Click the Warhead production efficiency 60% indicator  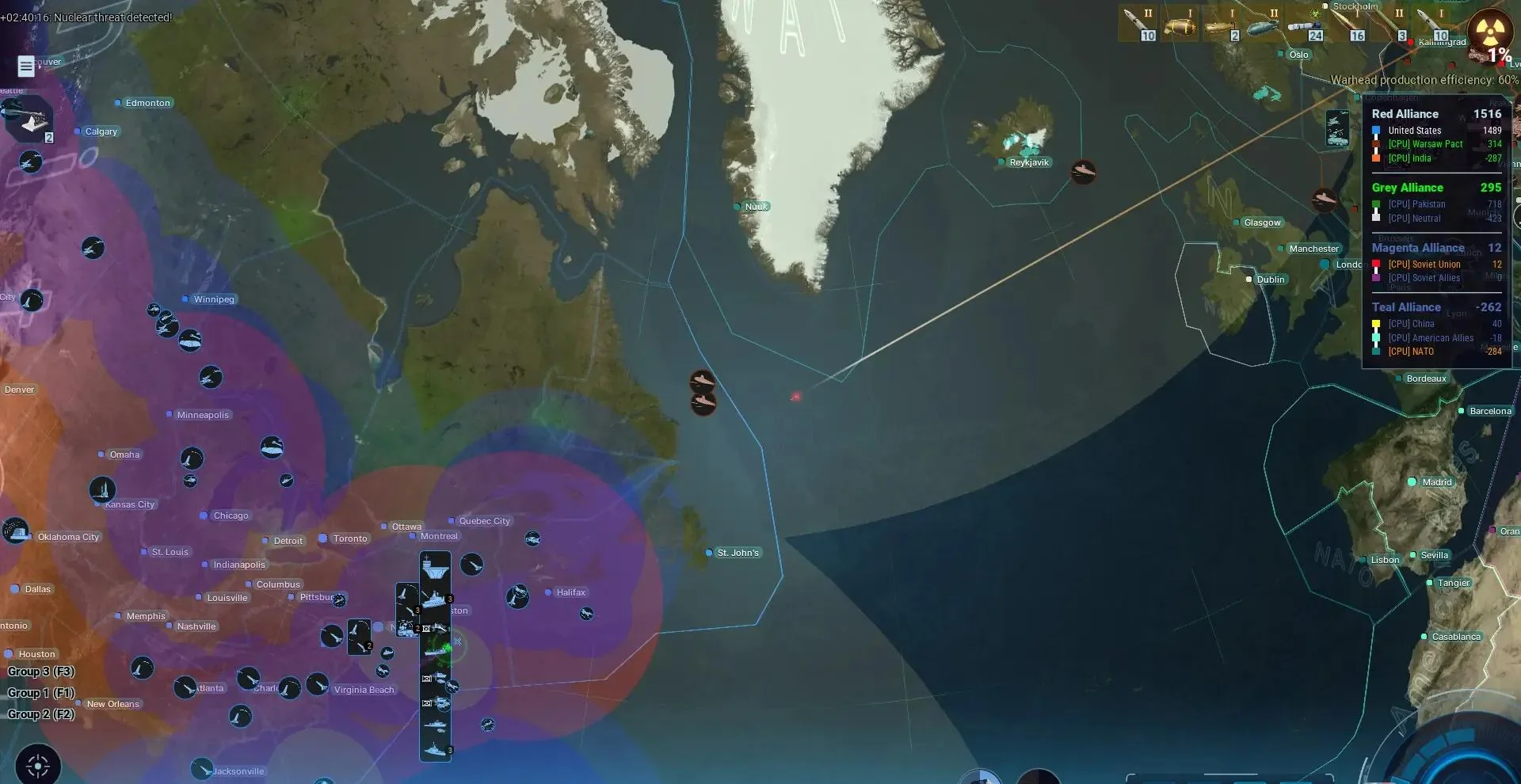1424,80
